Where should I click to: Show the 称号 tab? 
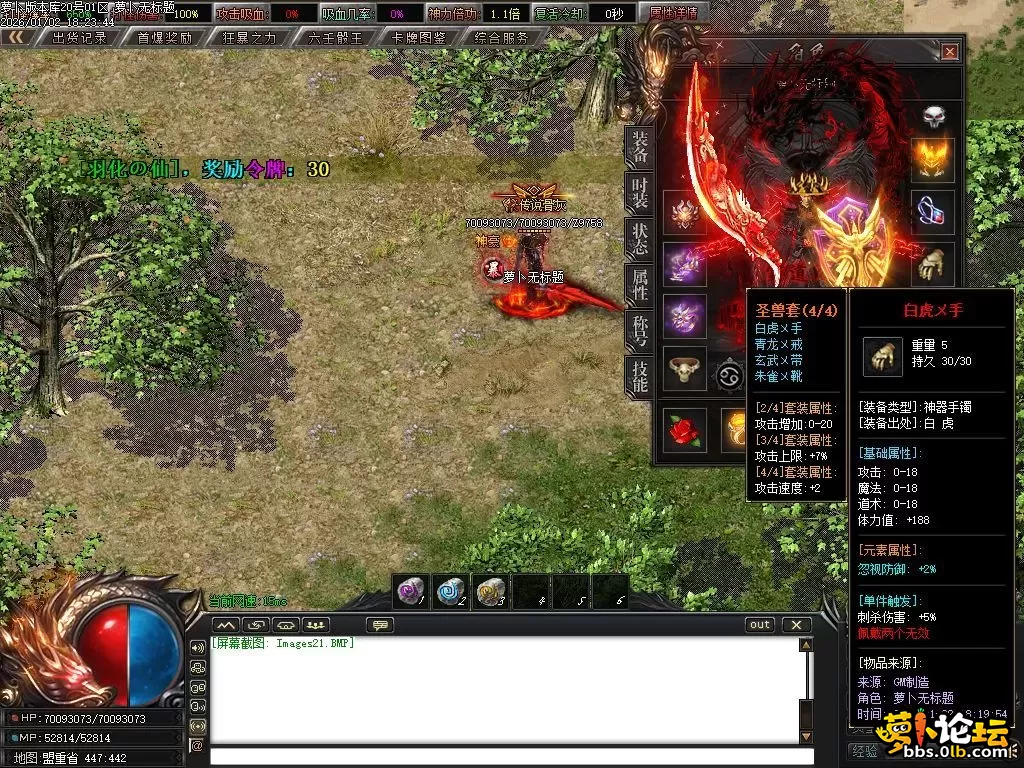640,330
